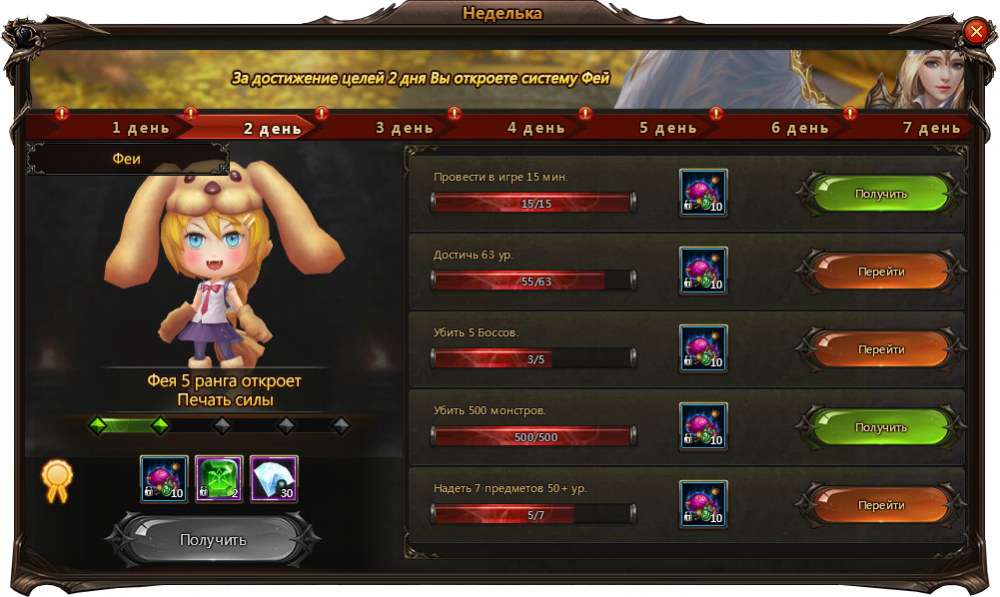Open the 7 день tab

click(x=931, y=128)
